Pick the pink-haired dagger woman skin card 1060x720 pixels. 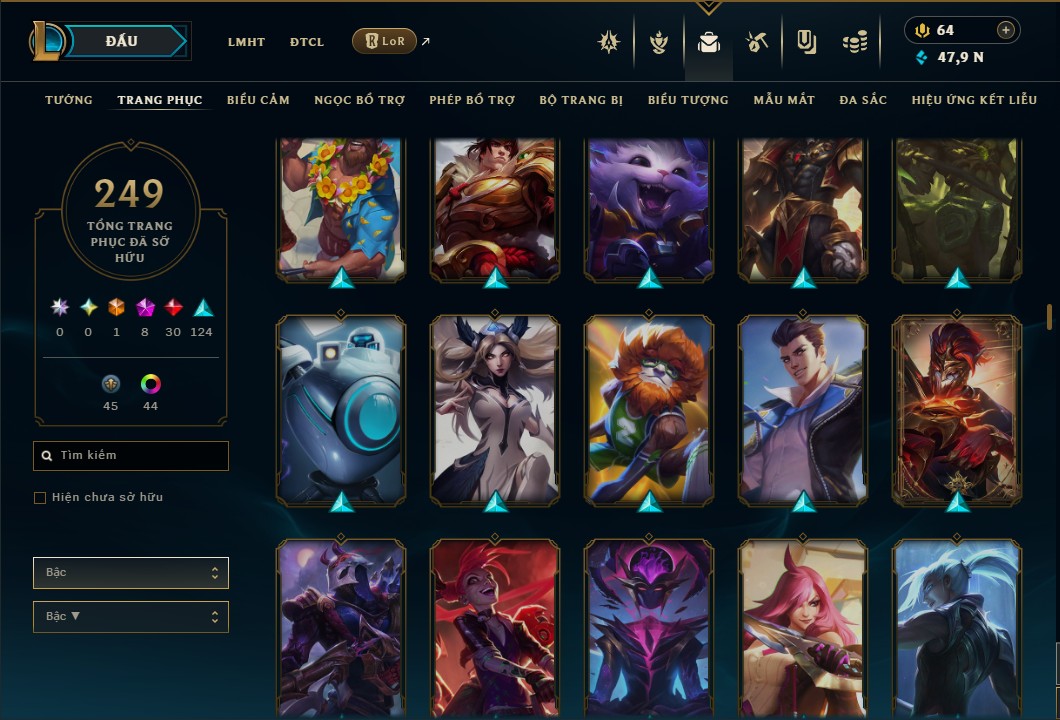tap(803, 625)
